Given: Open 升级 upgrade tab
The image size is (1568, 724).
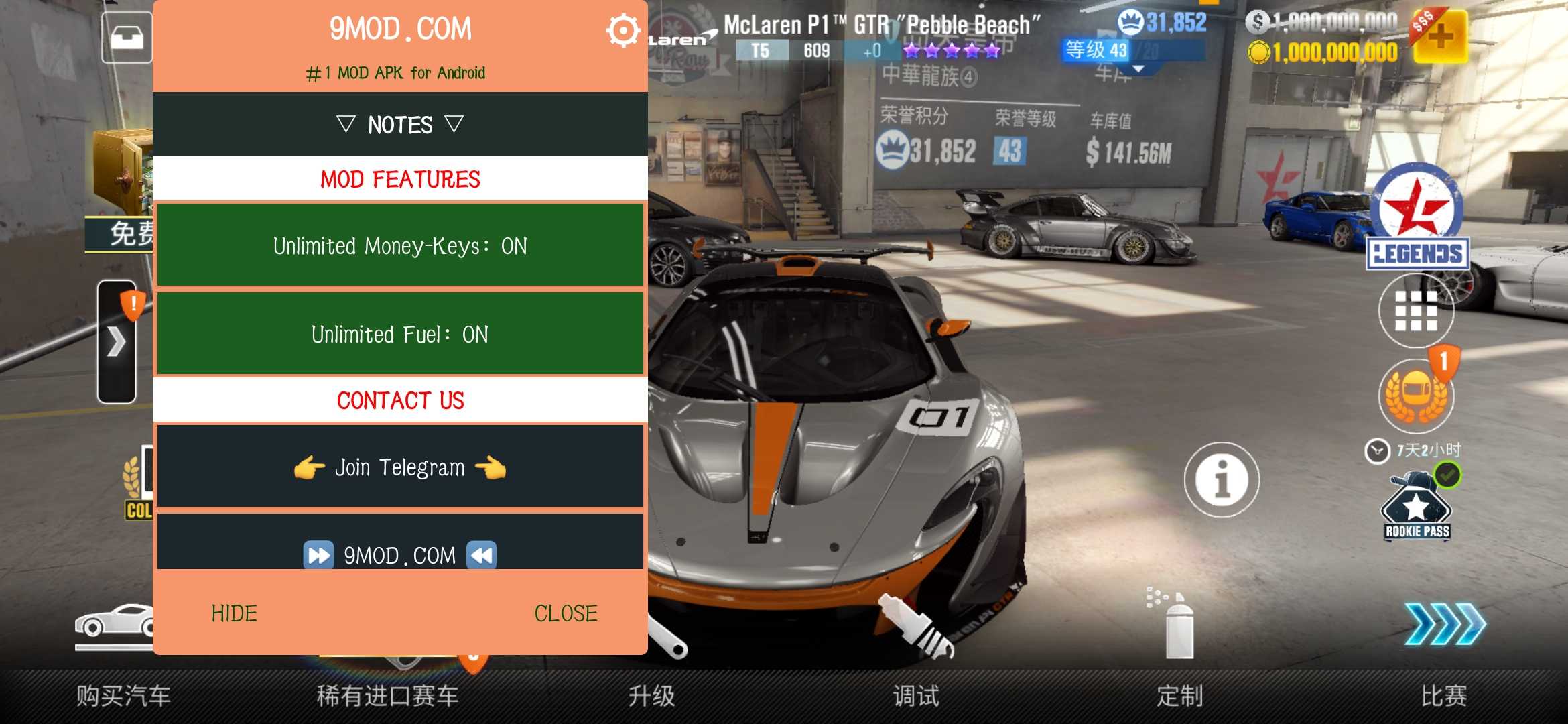Looking at the screenshot, I should pyautogui.click(x=652, y=696).
